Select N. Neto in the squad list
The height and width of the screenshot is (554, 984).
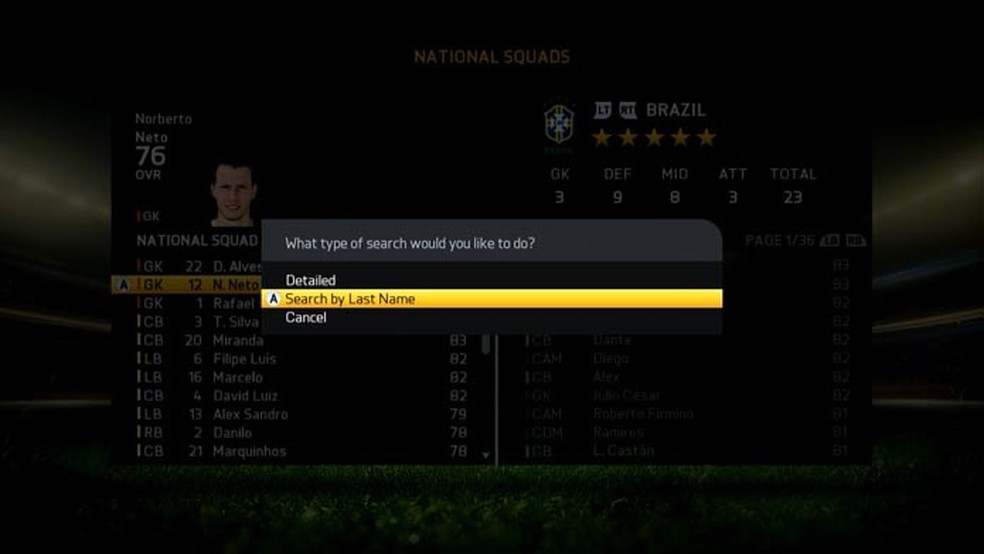(x=236, y=285)
